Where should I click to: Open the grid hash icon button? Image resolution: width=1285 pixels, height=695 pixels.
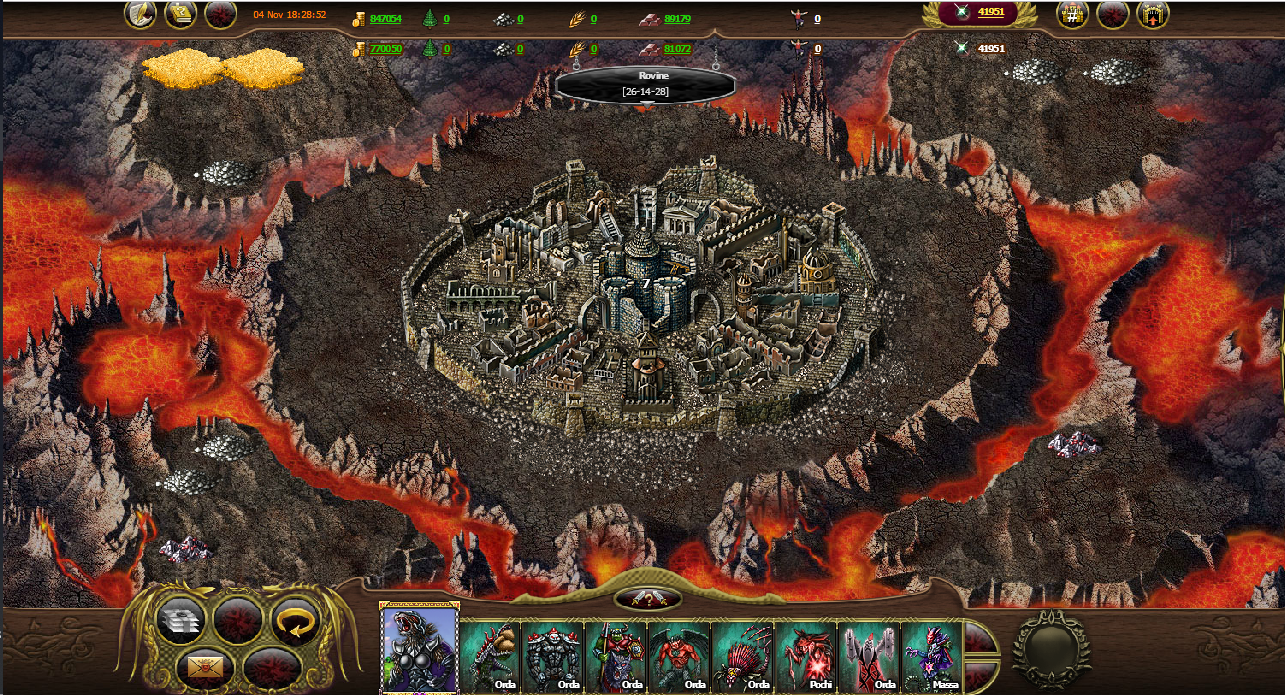(x=1073, y=15)
